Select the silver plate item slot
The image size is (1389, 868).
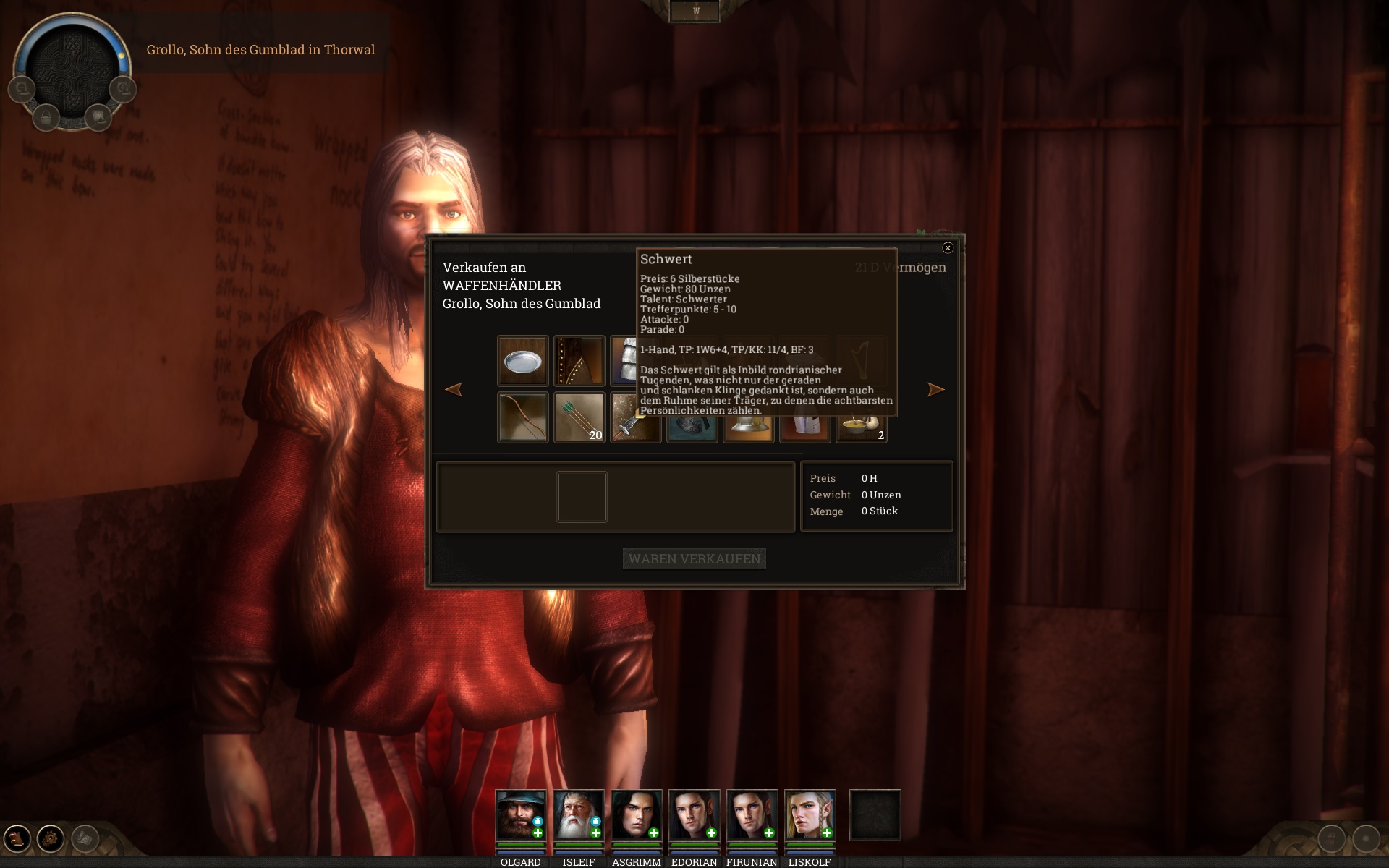click(x=522, y=361)
